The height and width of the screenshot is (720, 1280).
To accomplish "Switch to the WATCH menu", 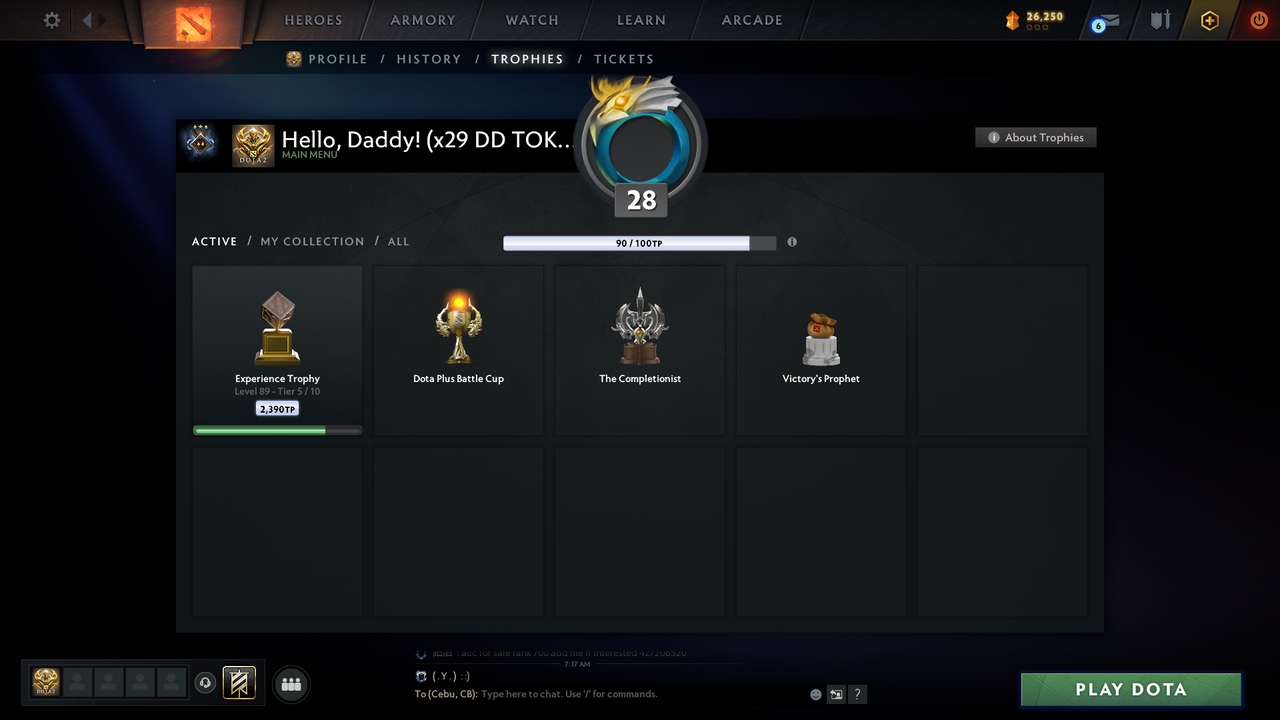I will (531, 20).
